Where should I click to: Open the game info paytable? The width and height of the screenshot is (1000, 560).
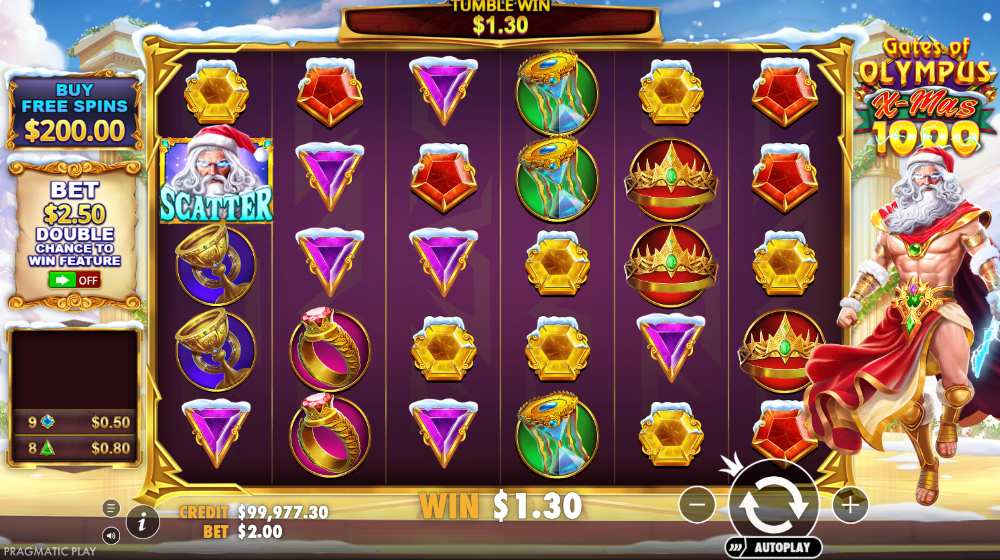pos(143,520)
